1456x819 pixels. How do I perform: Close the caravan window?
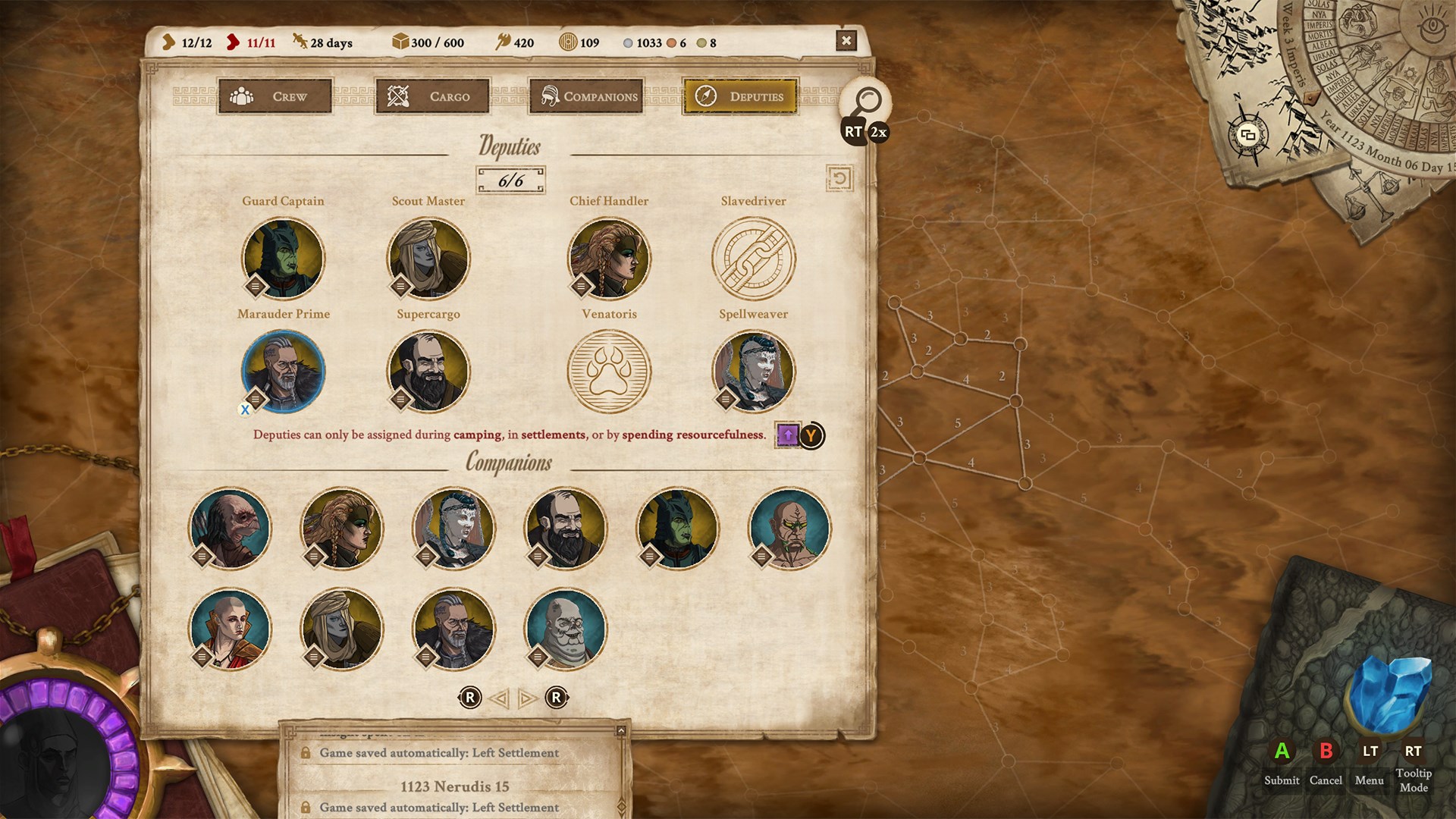tap(846, 41)
